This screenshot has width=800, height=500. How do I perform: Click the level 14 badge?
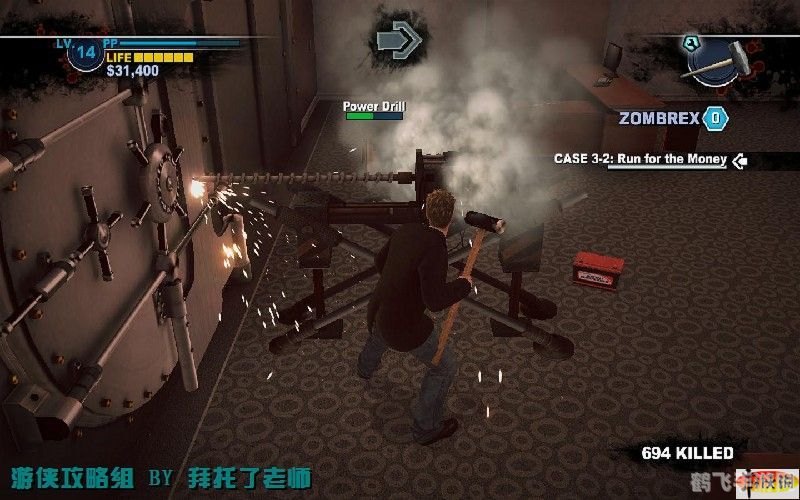pos(83,52)
